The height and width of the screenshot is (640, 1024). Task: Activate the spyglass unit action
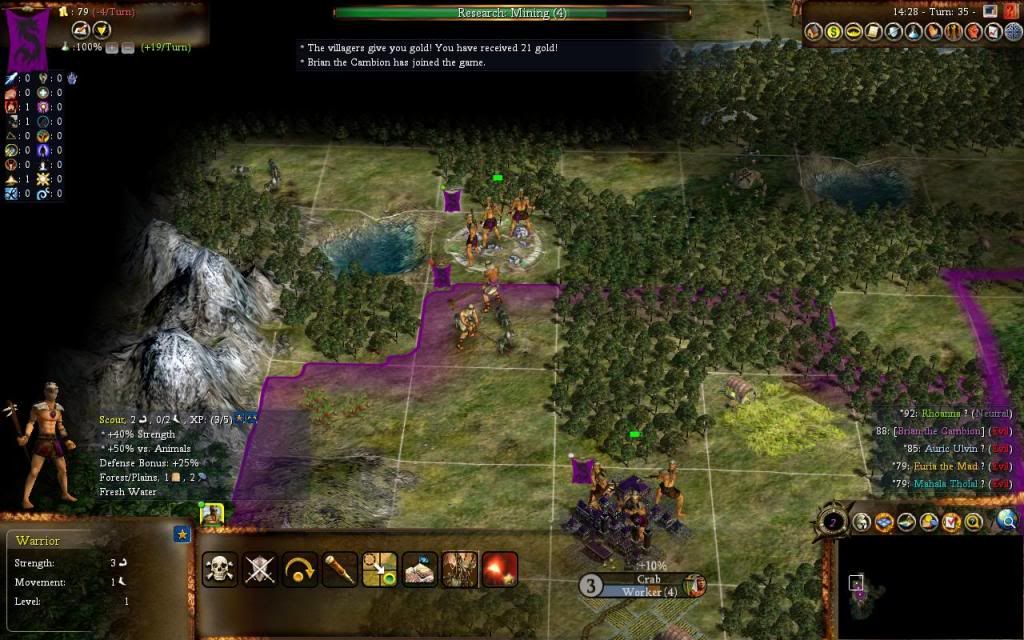(x=339, y=569)
